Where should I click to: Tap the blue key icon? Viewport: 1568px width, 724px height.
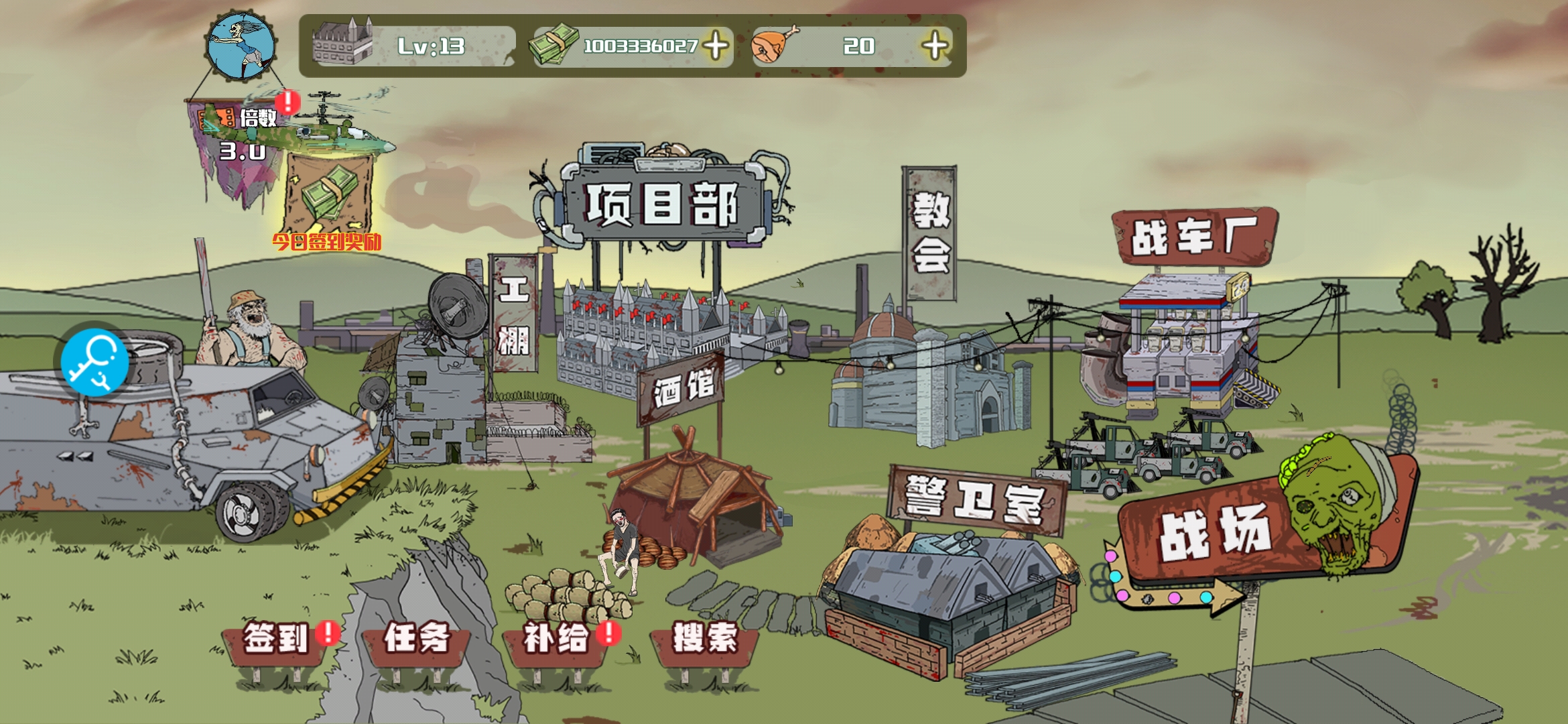[94, 363]
